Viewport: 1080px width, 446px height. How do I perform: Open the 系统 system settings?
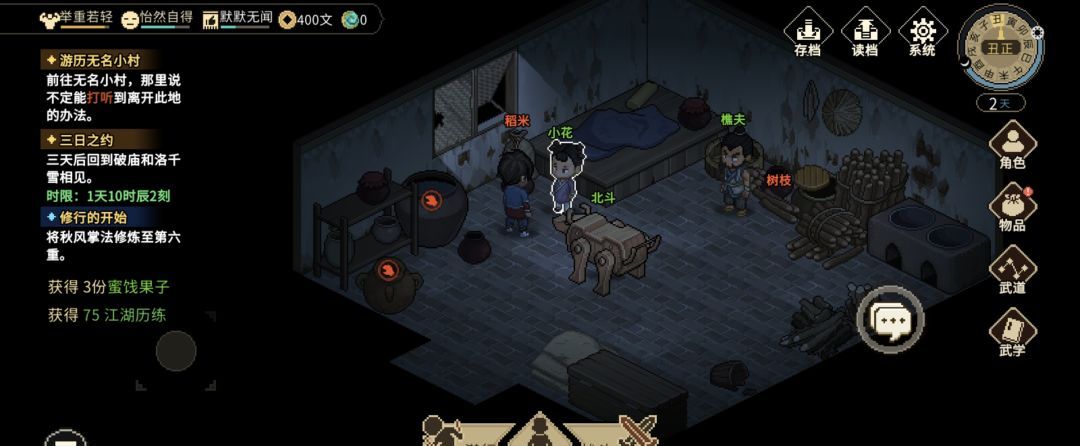(922, 30)
